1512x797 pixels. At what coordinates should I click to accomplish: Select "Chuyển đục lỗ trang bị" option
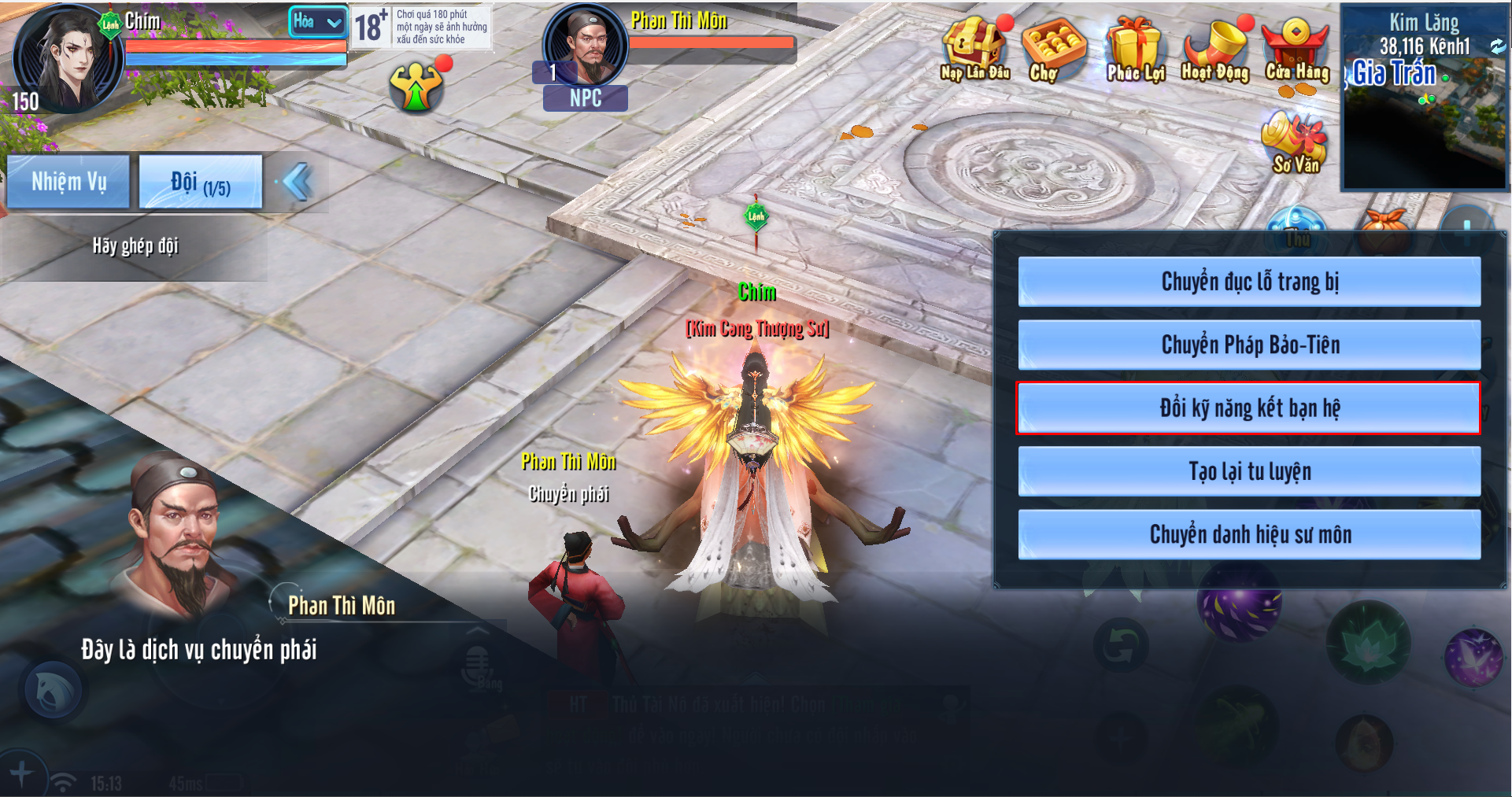point(1249,282)
